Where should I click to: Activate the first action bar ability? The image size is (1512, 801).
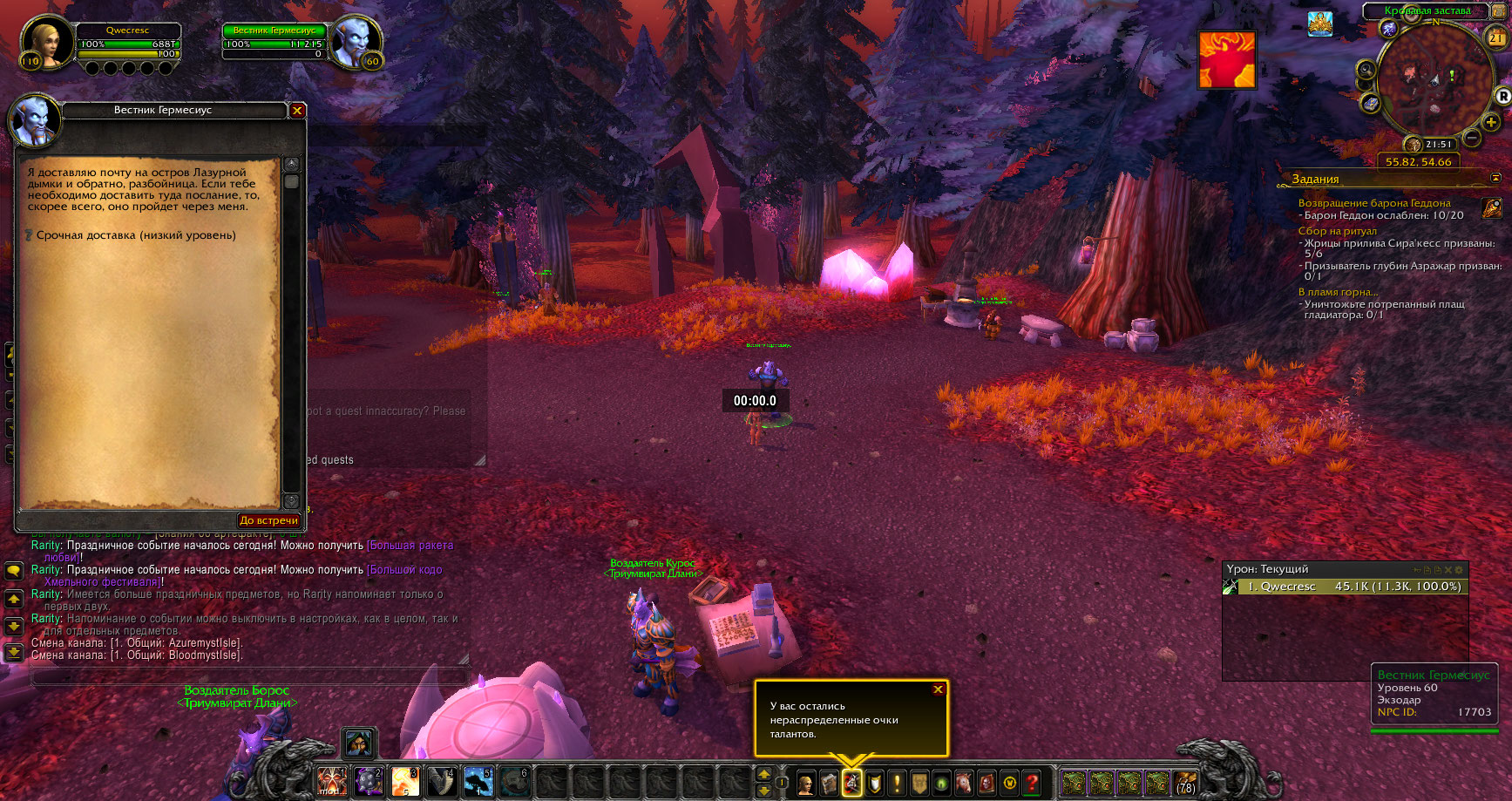[x=331, y=782]
